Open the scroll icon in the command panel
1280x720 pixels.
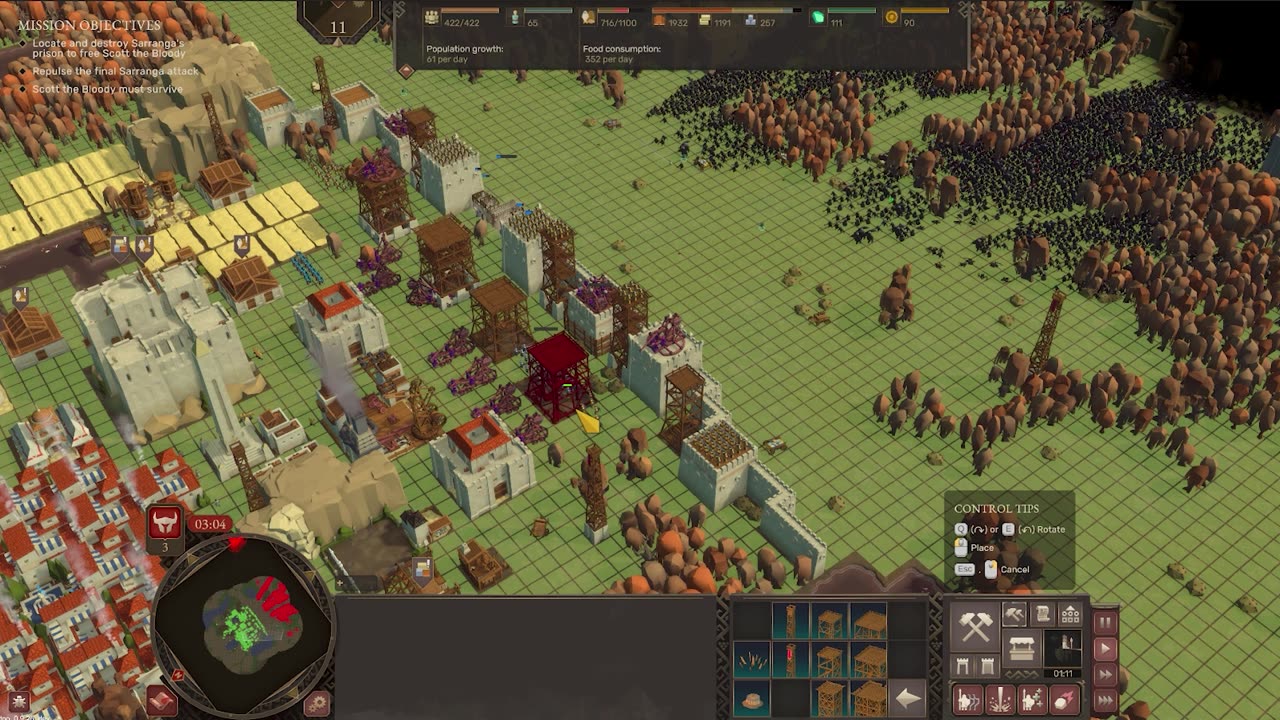coord(1043,615)
